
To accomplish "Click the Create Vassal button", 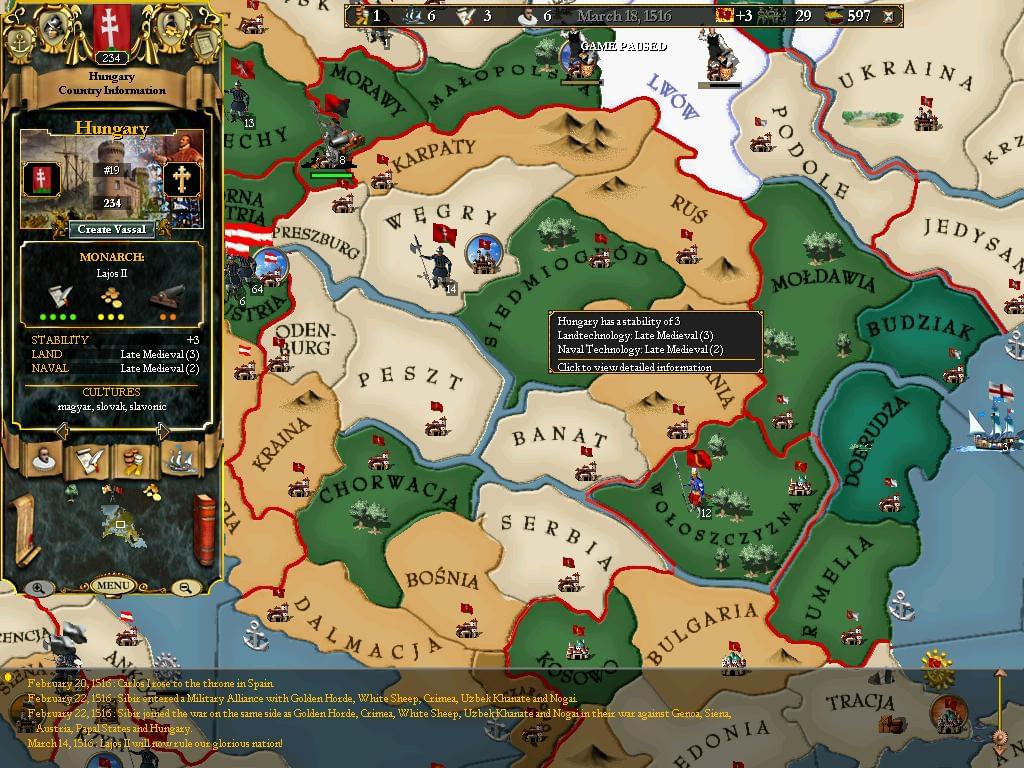I will pos(112,229).
